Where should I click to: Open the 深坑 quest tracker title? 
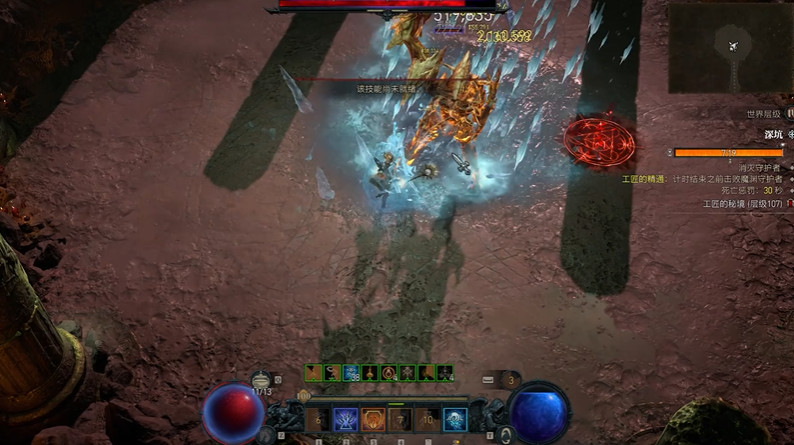(x=772, y=134)
